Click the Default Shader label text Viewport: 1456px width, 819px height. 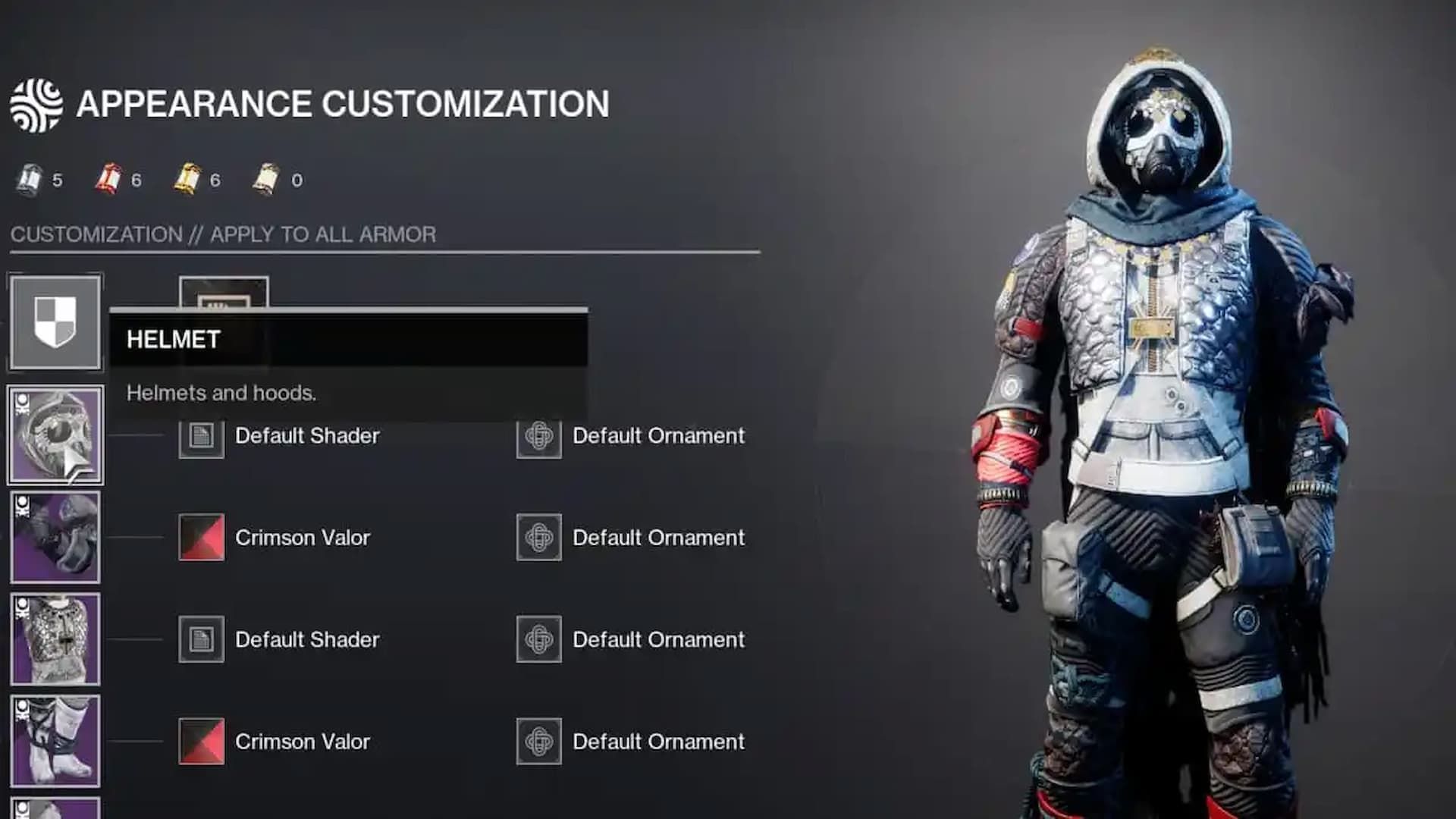[306, 437]
